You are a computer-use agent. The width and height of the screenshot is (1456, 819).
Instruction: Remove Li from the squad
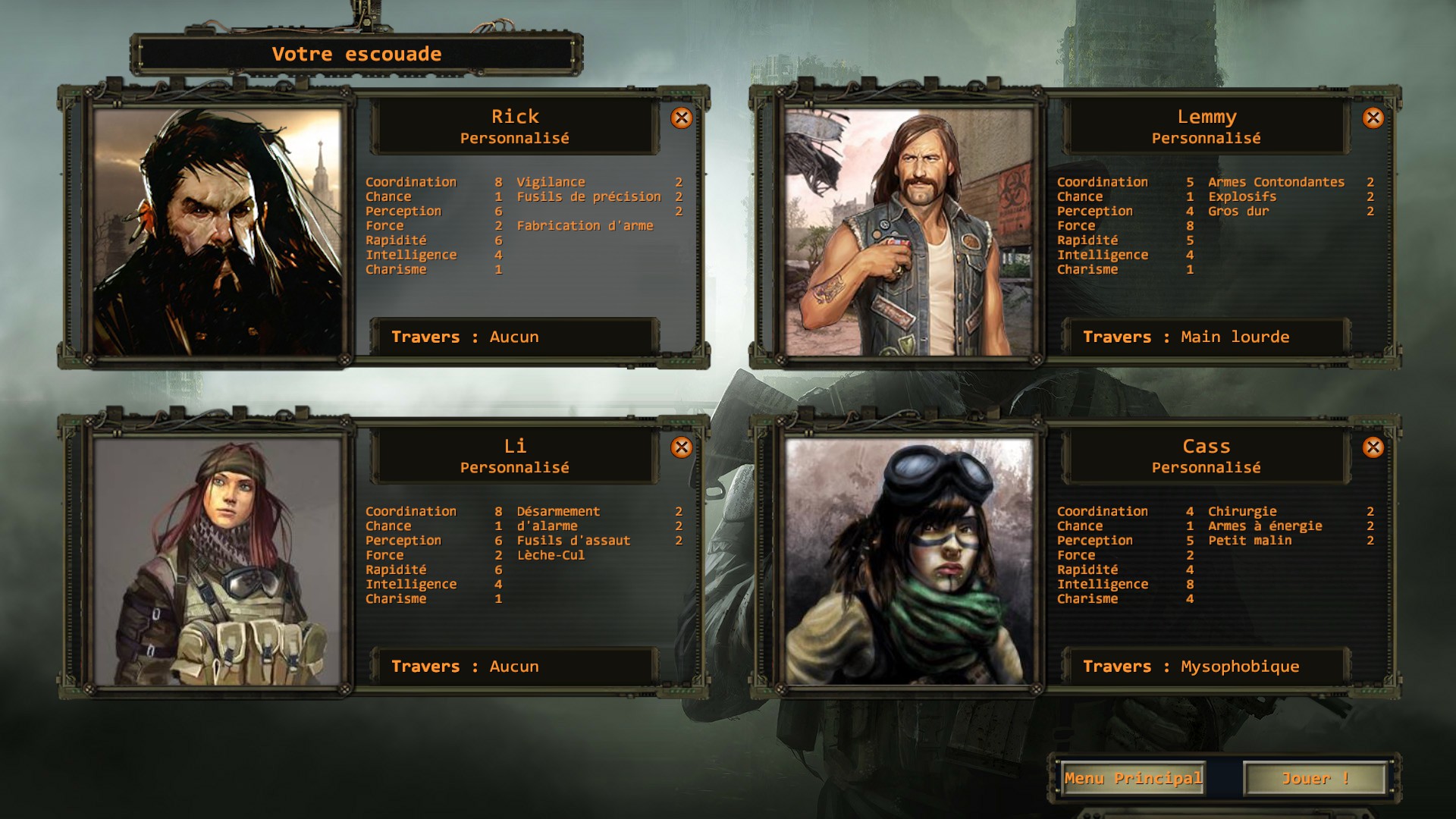click(x=681, y=447)
